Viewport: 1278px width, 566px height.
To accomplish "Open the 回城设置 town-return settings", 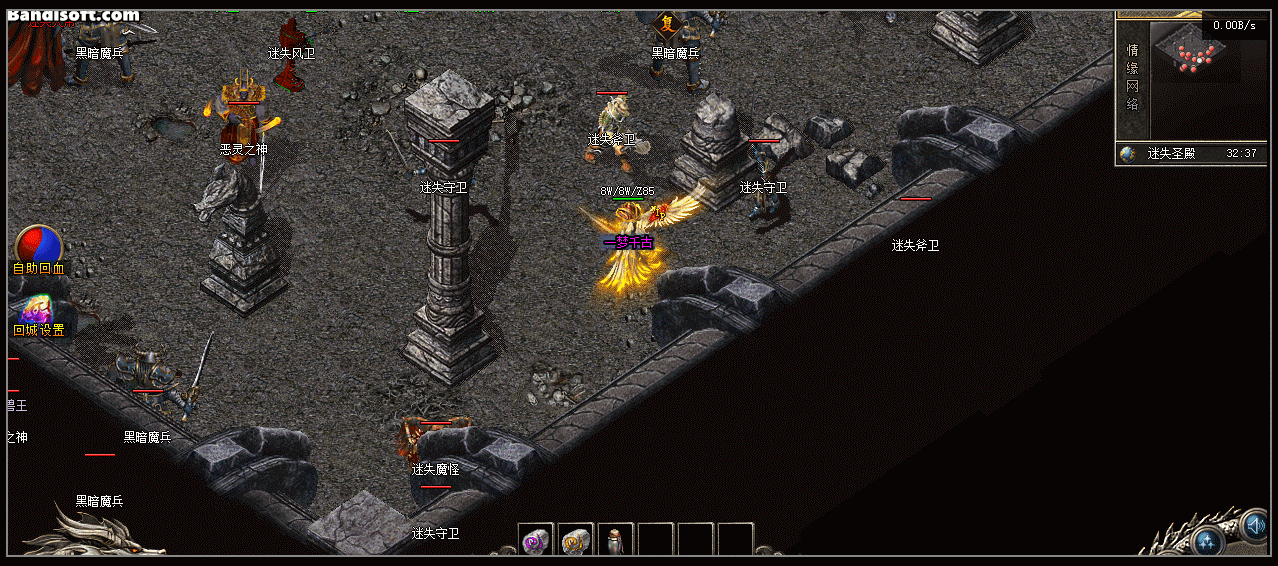I will tap(38, 311).
